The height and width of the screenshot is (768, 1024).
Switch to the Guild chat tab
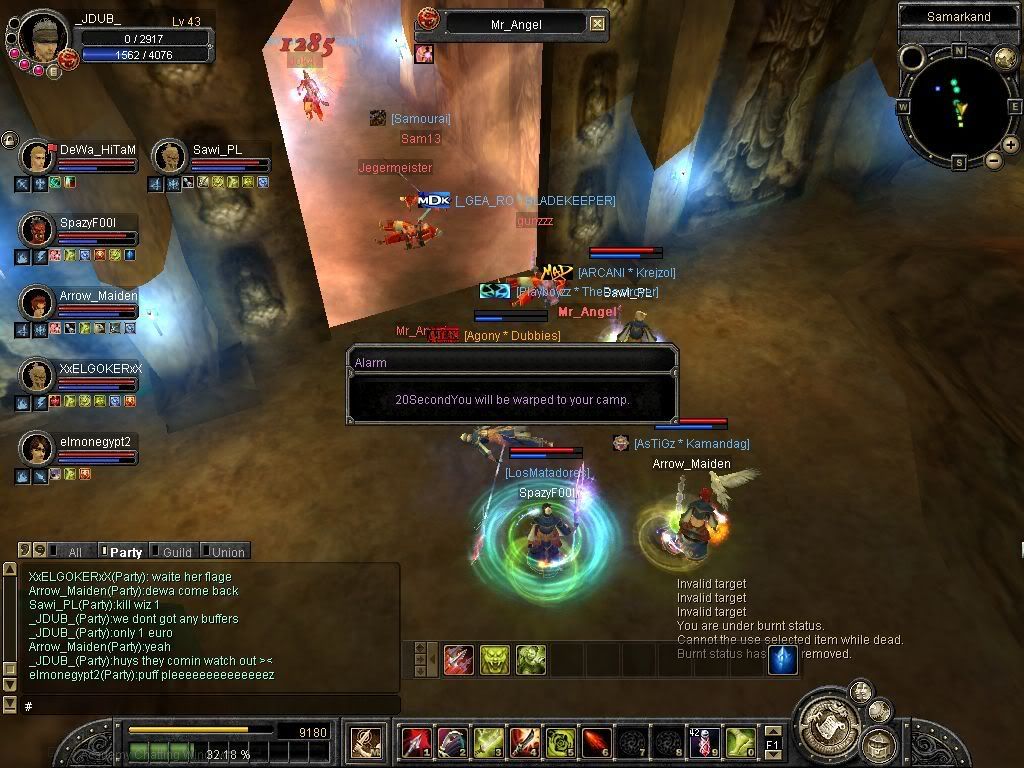176,552
